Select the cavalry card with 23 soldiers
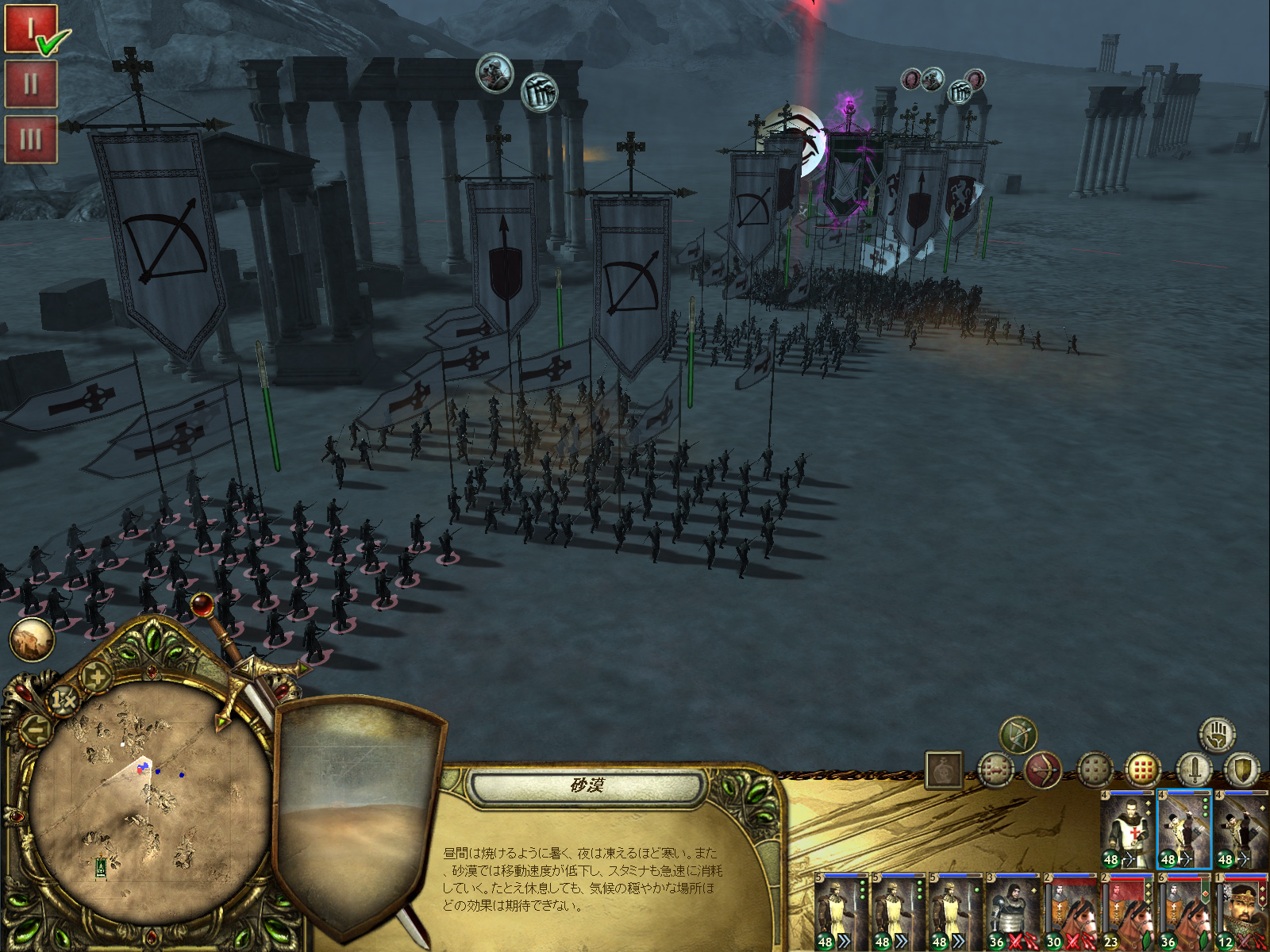1270x952 pixels. coord(1126,912)
